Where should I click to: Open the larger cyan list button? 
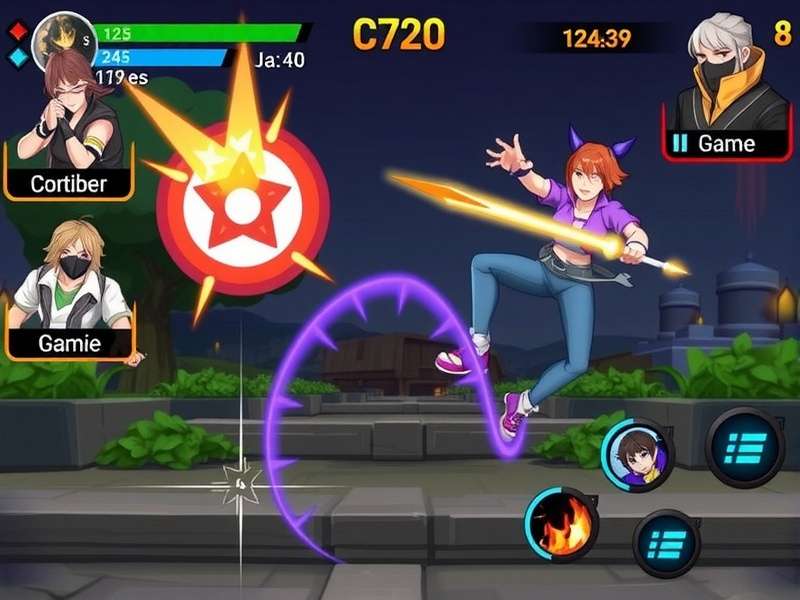point(745,447)
